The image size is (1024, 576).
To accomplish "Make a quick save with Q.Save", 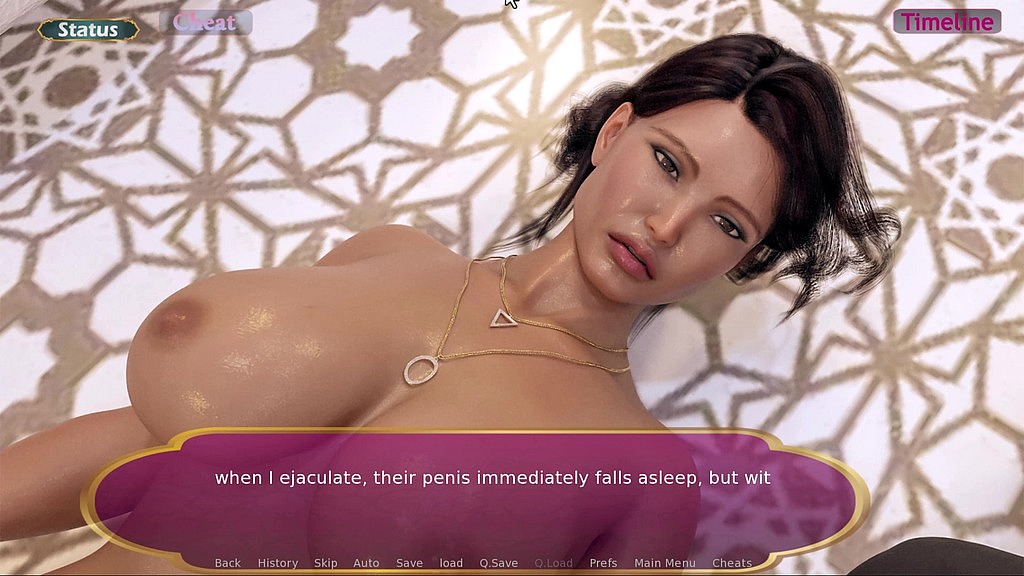I will tap(498, 563).
